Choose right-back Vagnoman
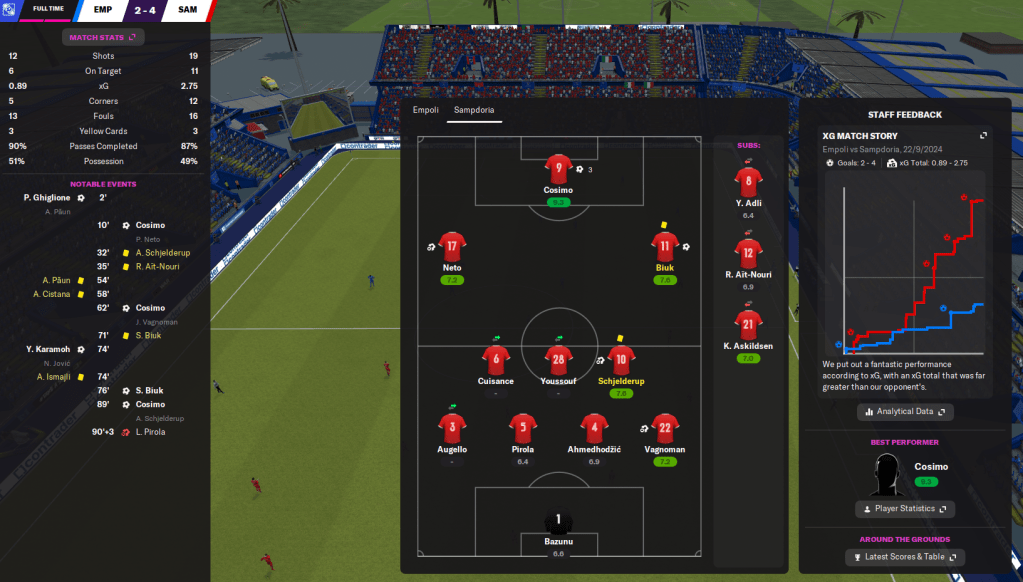The width and height of the screenshot is (1023, 582). 664,428
